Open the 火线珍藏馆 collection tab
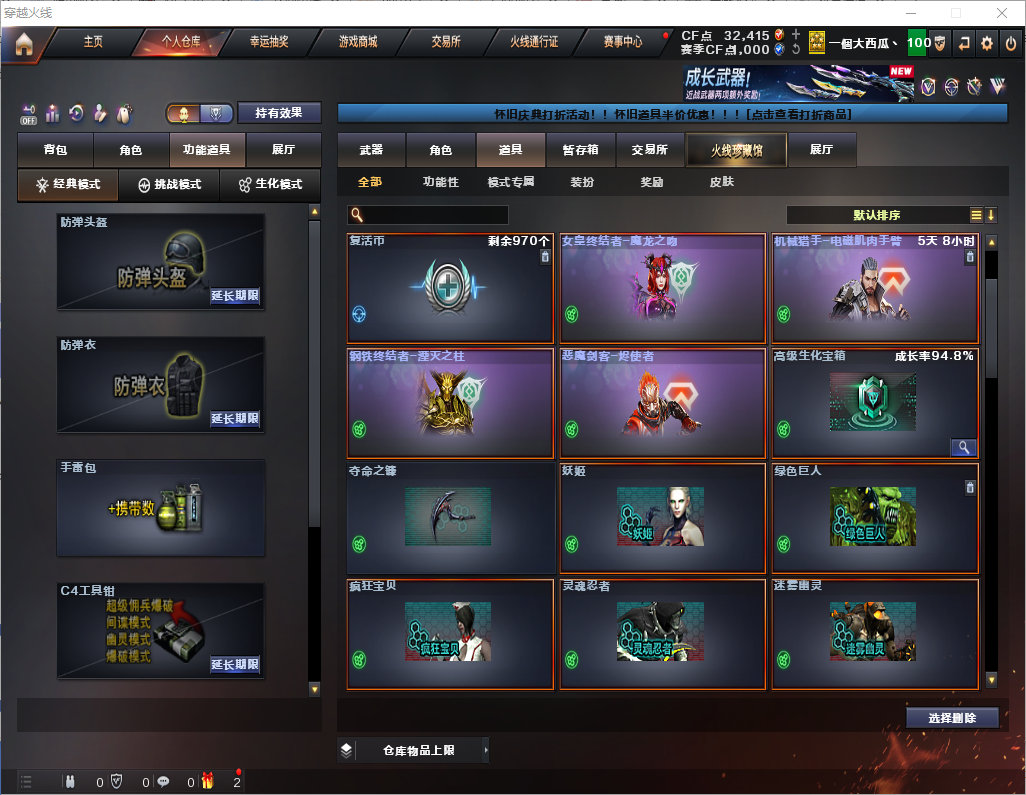 coord(736,150)
